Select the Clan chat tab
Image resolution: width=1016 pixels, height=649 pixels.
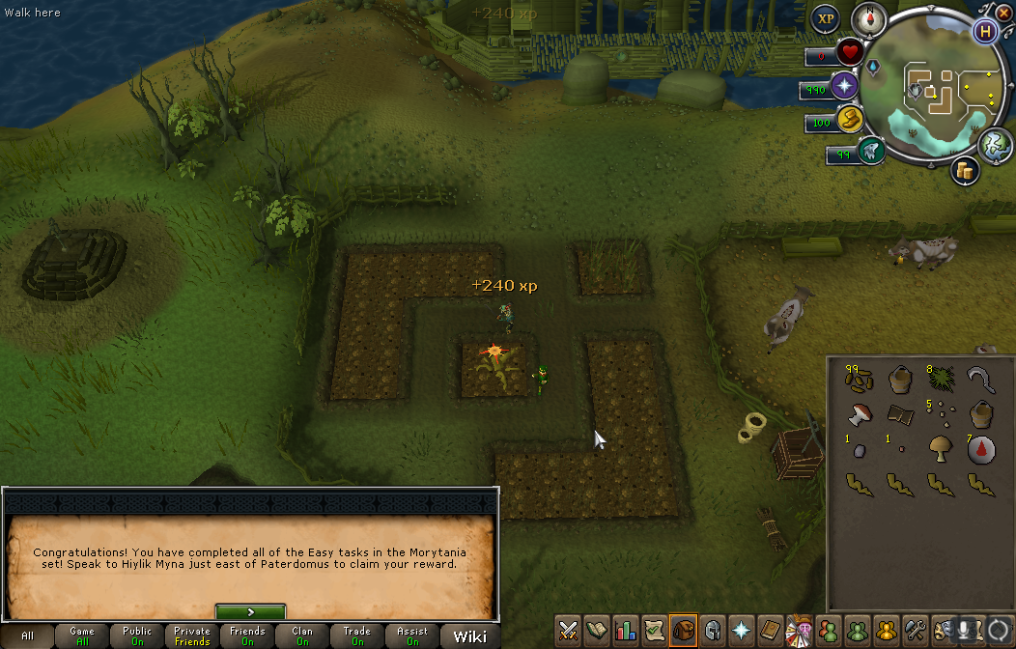302,636
